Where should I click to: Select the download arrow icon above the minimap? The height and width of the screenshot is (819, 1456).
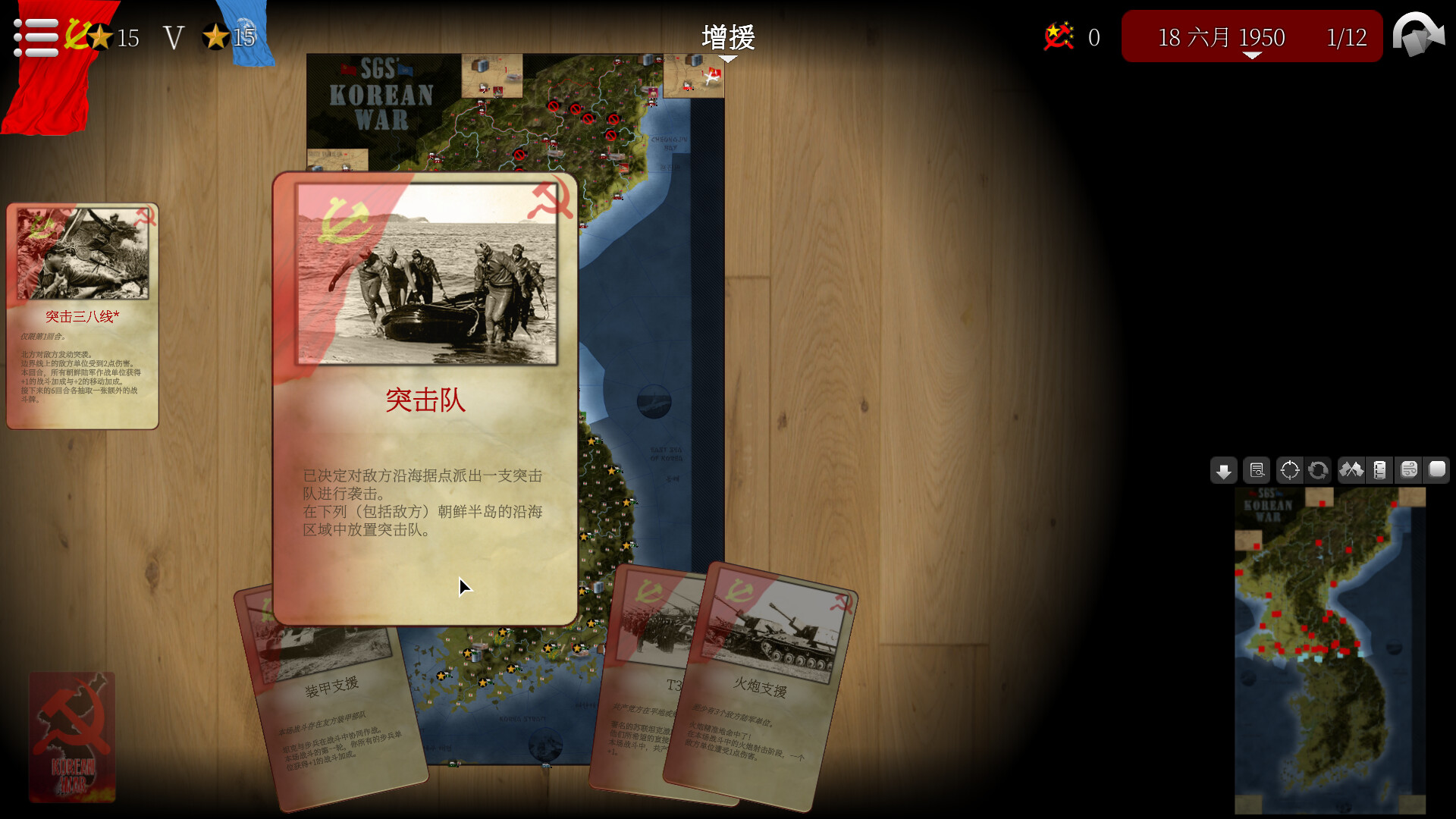pos(1225,470)
